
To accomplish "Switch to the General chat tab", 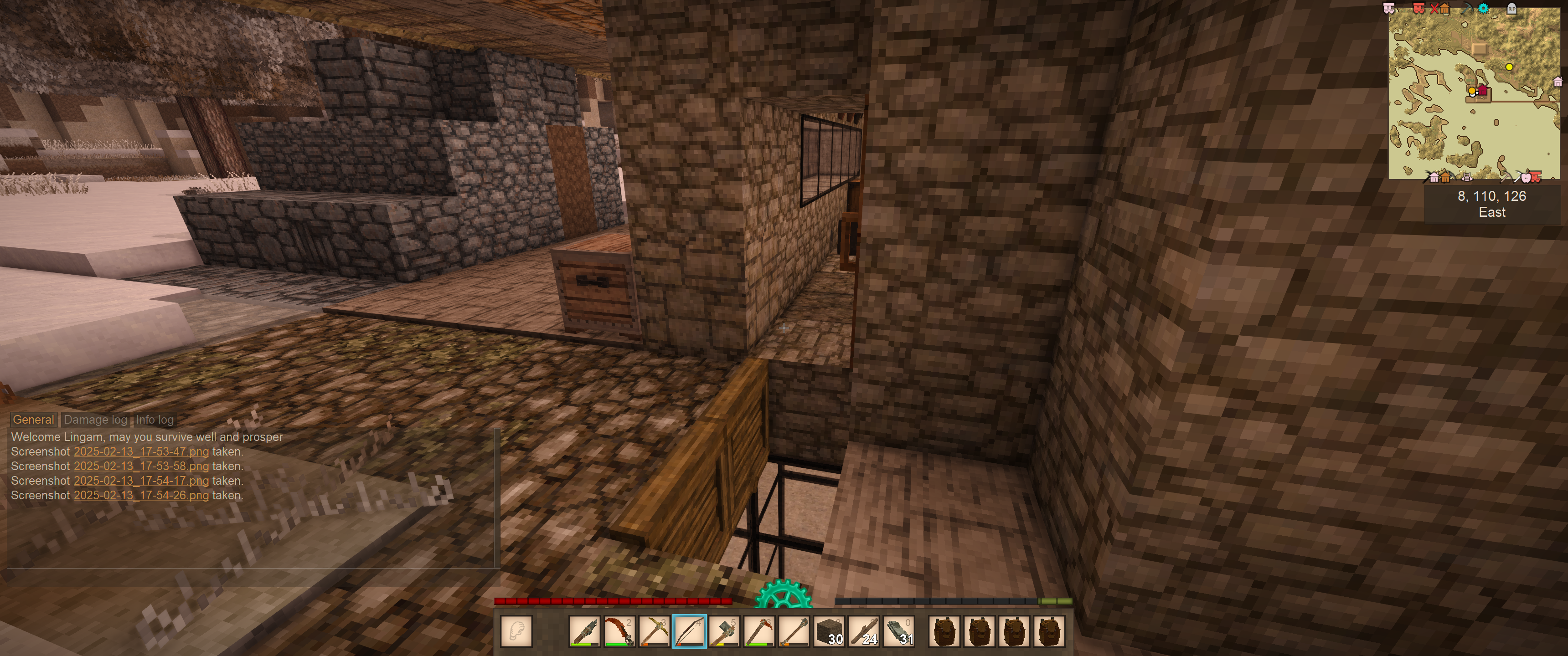I will point(33,419).
